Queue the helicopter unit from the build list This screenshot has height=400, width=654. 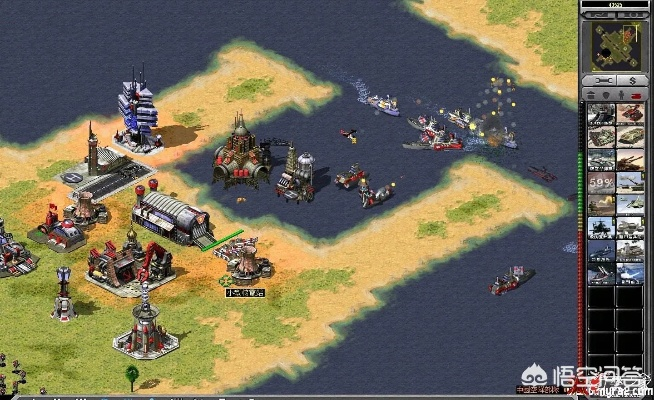pyautogui.click(x=600, y=227)
